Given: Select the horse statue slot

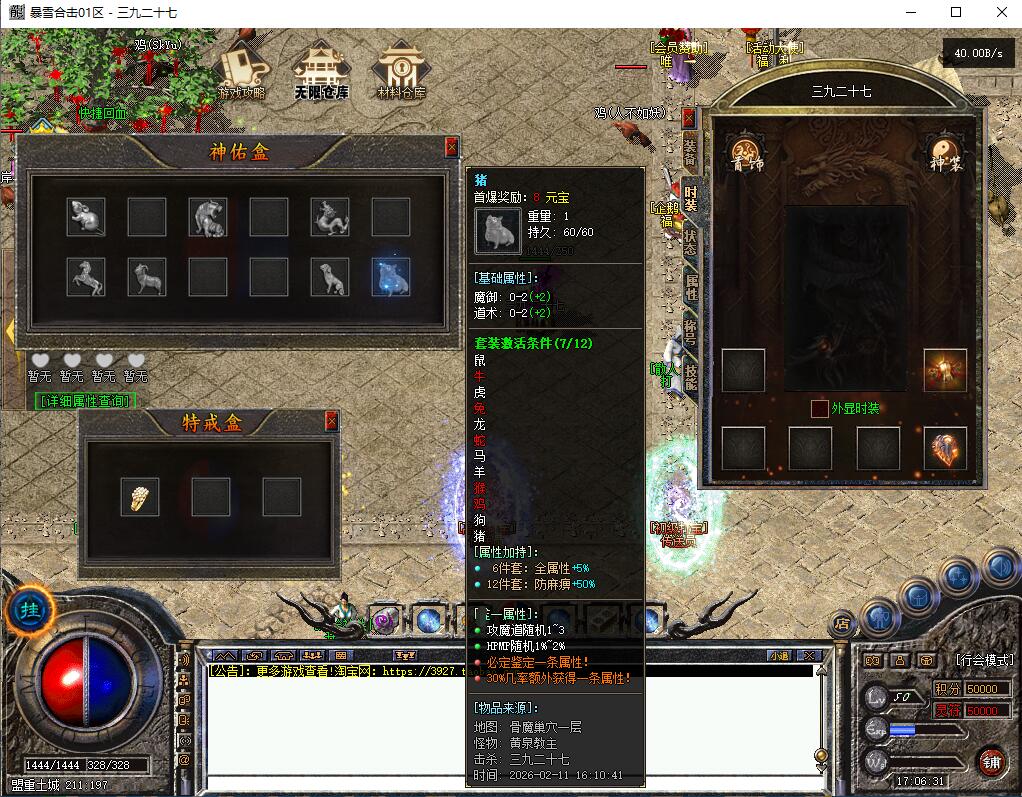Looking at the screenshot, I should tap(86, 278).
